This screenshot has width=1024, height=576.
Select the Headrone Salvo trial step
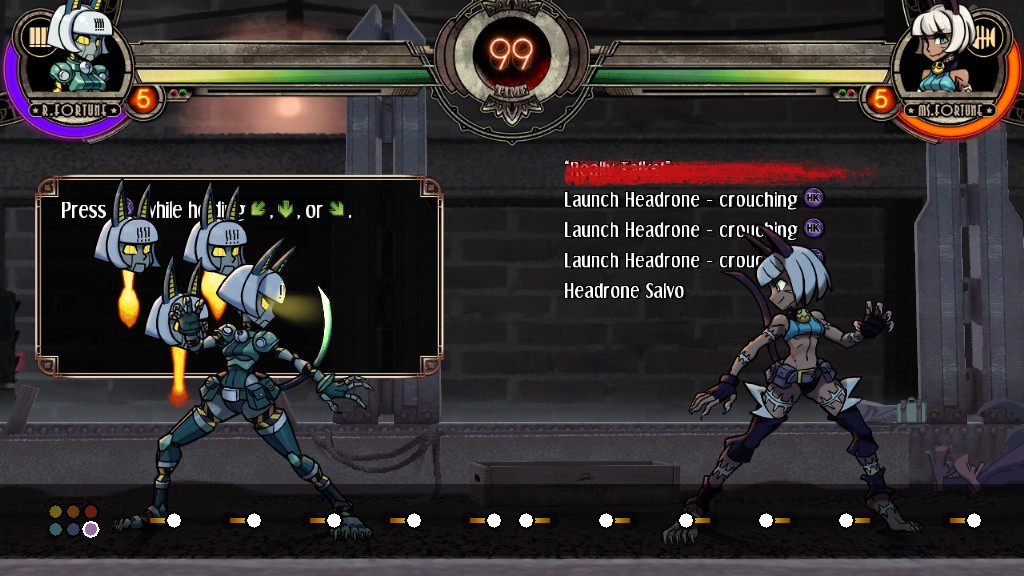click(623, 291)
